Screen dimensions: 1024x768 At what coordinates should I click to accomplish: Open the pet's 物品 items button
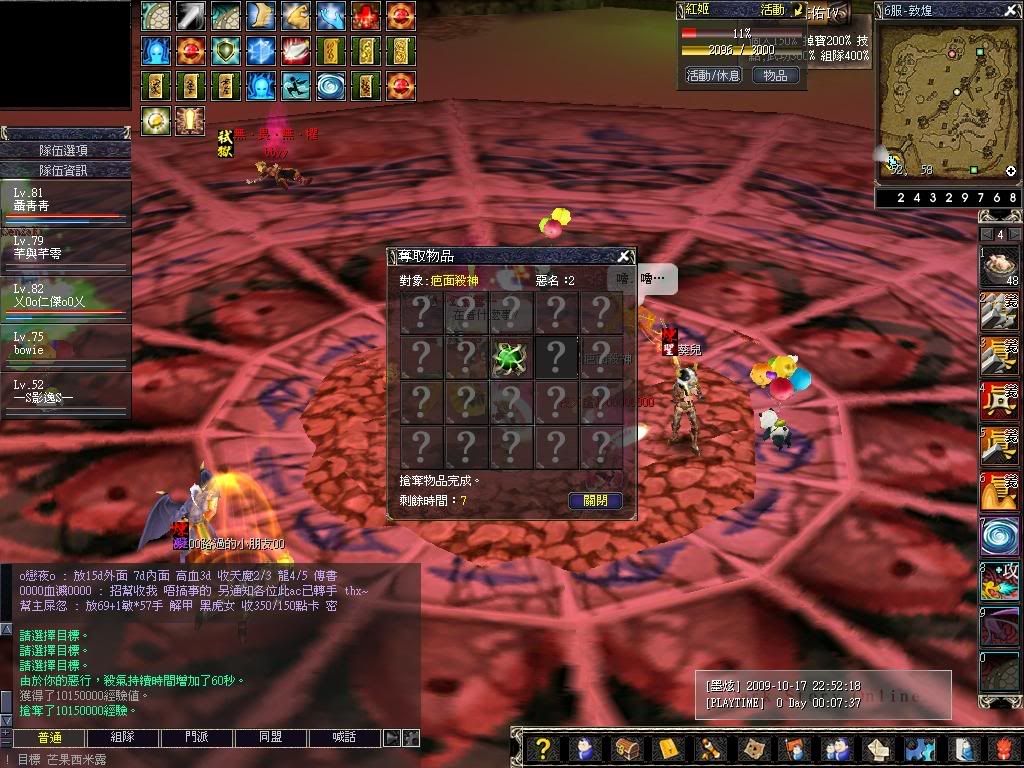[775, 75]
